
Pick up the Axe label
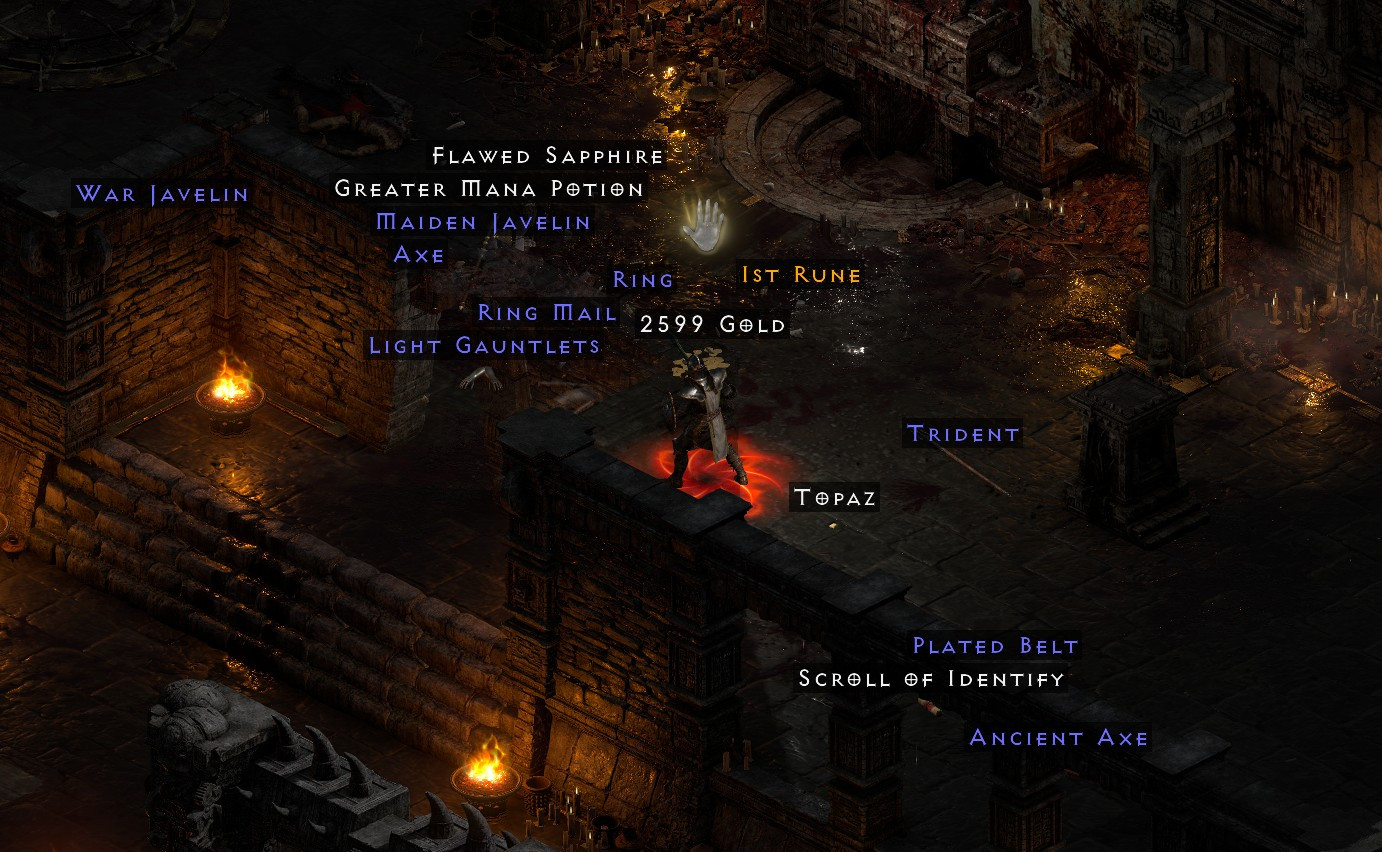pyautogui.click(x=419, y=255)
